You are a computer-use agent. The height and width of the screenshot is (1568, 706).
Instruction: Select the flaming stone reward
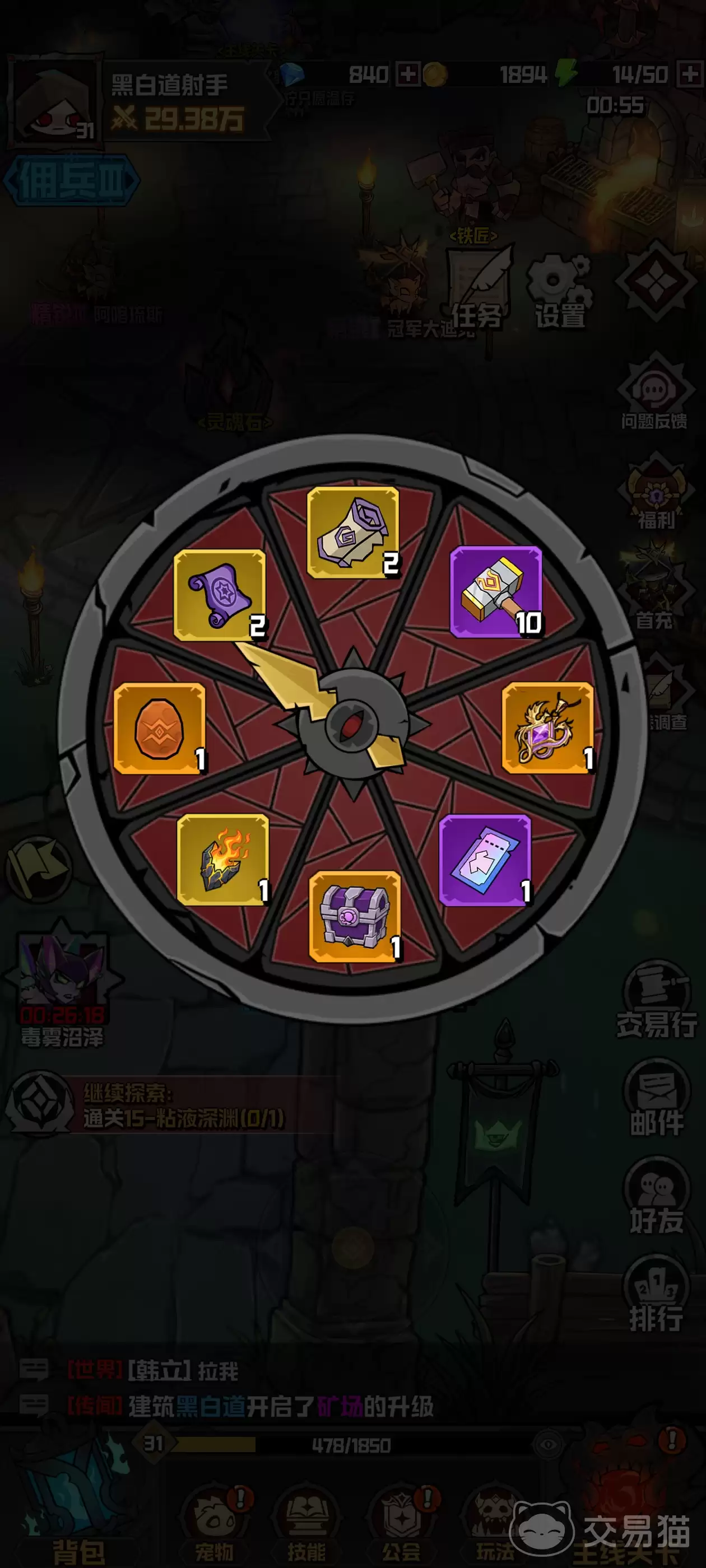pyautogui.click(x=223, y=860)
